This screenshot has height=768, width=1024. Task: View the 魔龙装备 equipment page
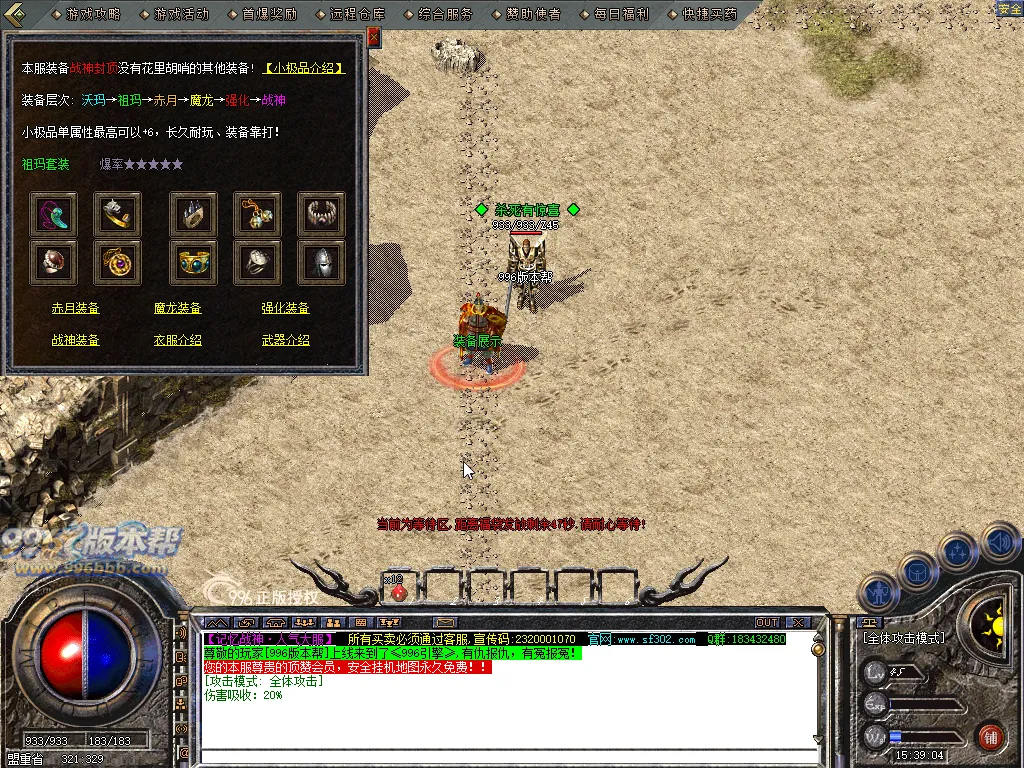[178, 309]
